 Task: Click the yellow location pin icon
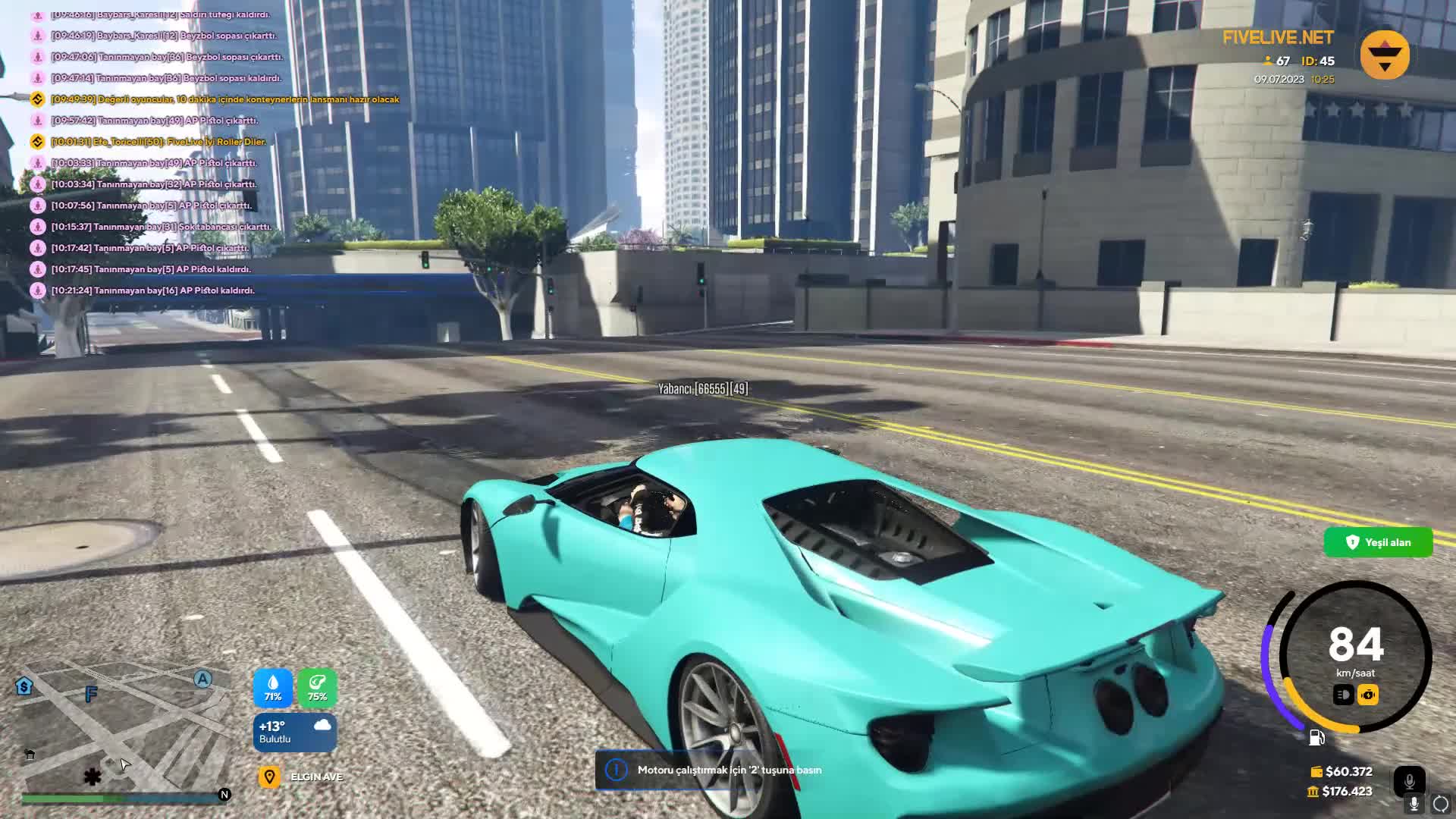click(269, 777)
